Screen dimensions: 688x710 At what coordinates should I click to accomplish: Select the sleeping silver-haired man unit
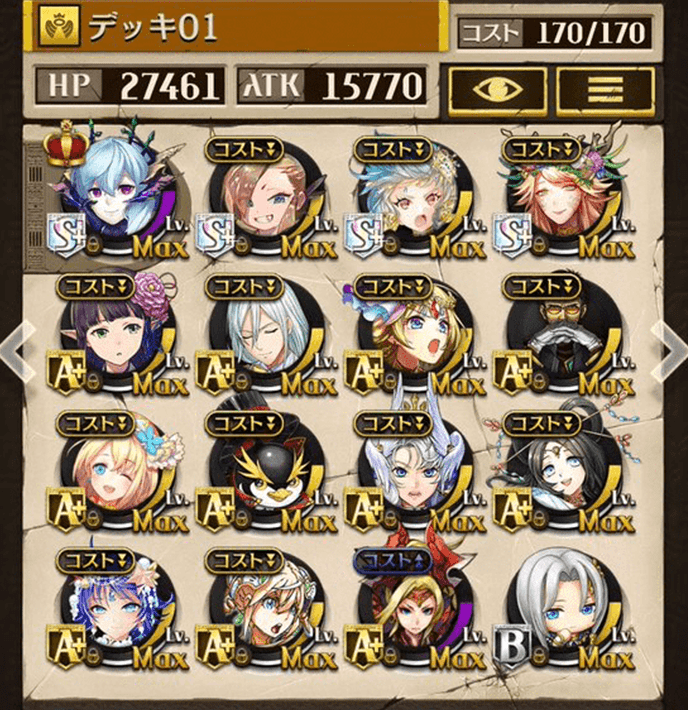coord(264,335)
